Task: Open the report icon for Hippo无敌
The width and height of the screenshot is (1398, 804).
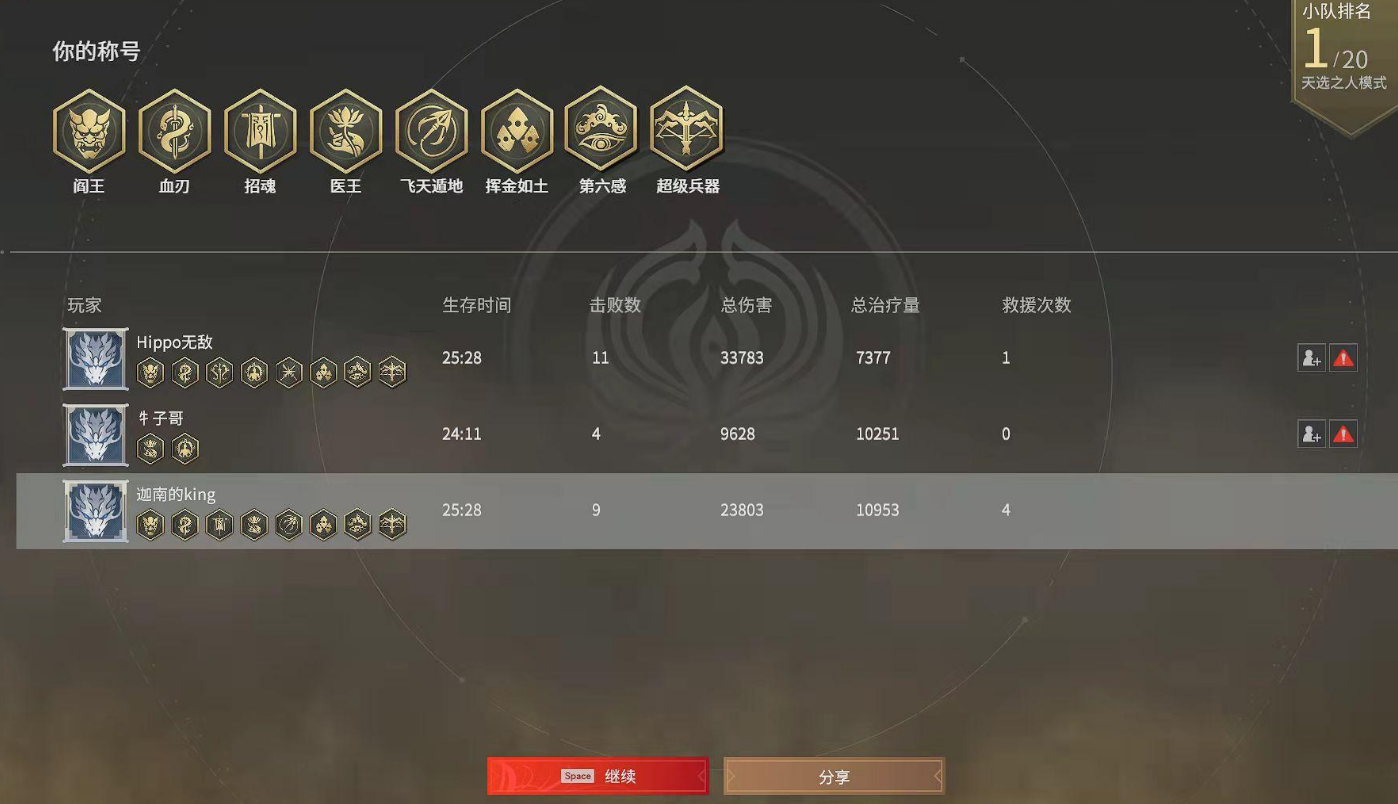Action: pos(1344,358)
